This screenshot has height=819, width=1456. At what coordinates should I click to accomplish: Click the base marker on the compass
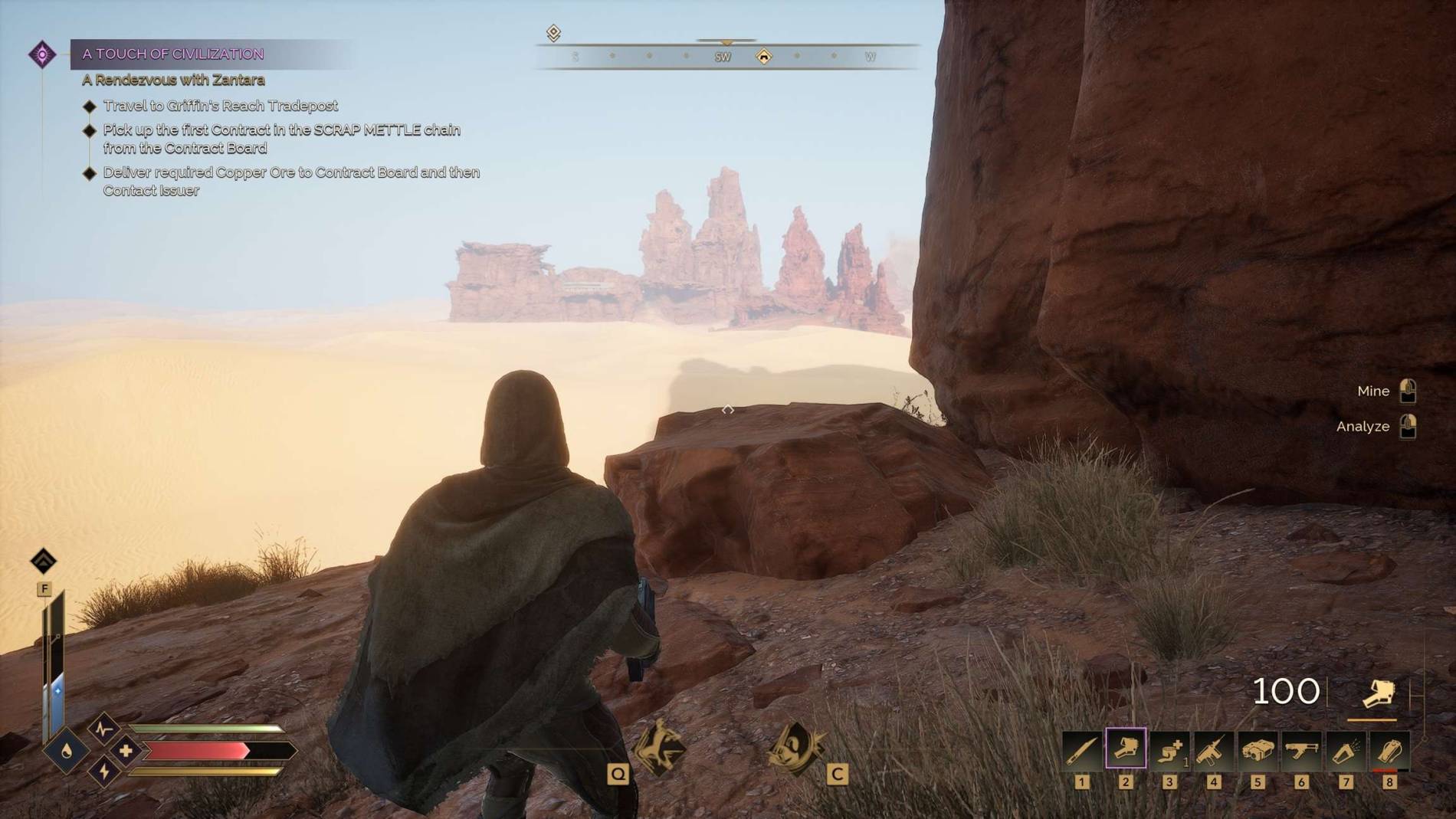coord(764,57)
